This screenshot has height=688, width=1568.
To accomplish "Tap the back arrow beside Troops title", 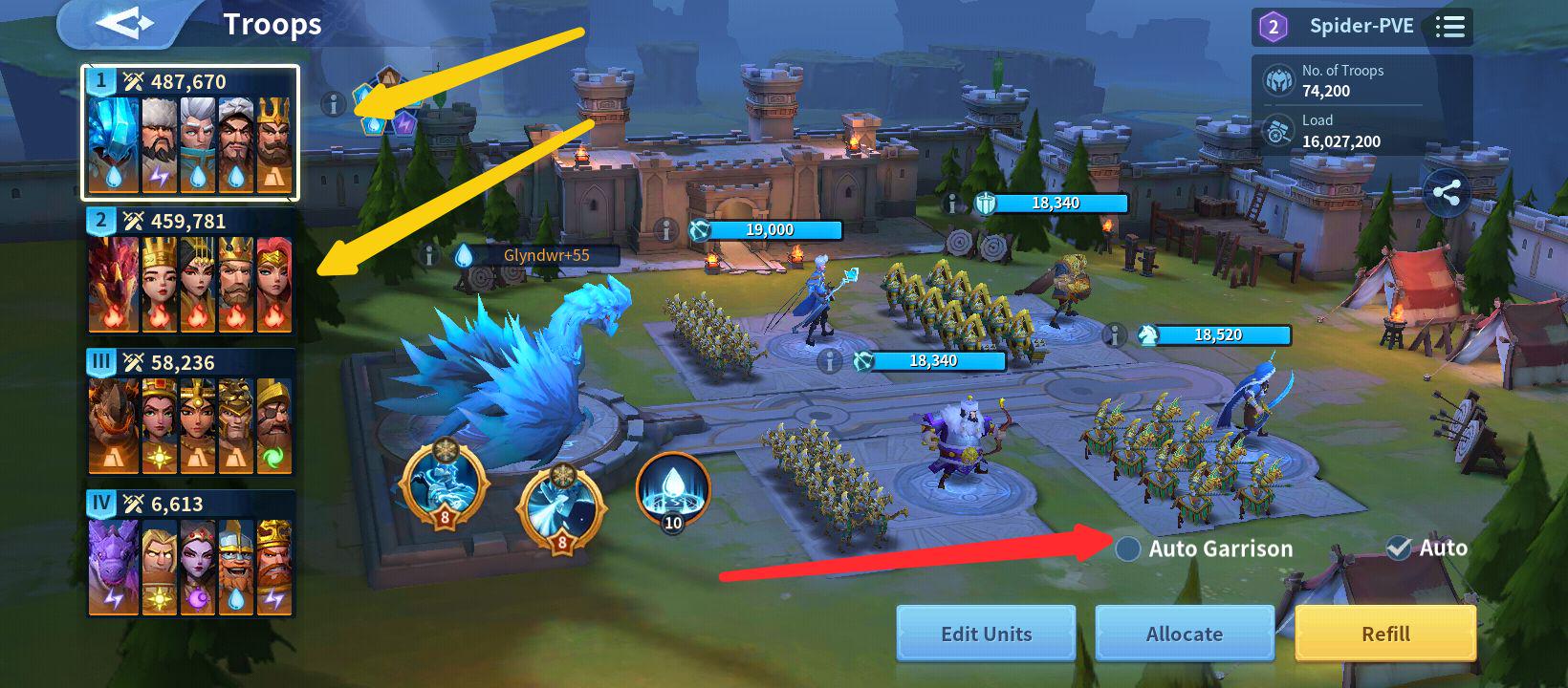I will coord(126,23).
